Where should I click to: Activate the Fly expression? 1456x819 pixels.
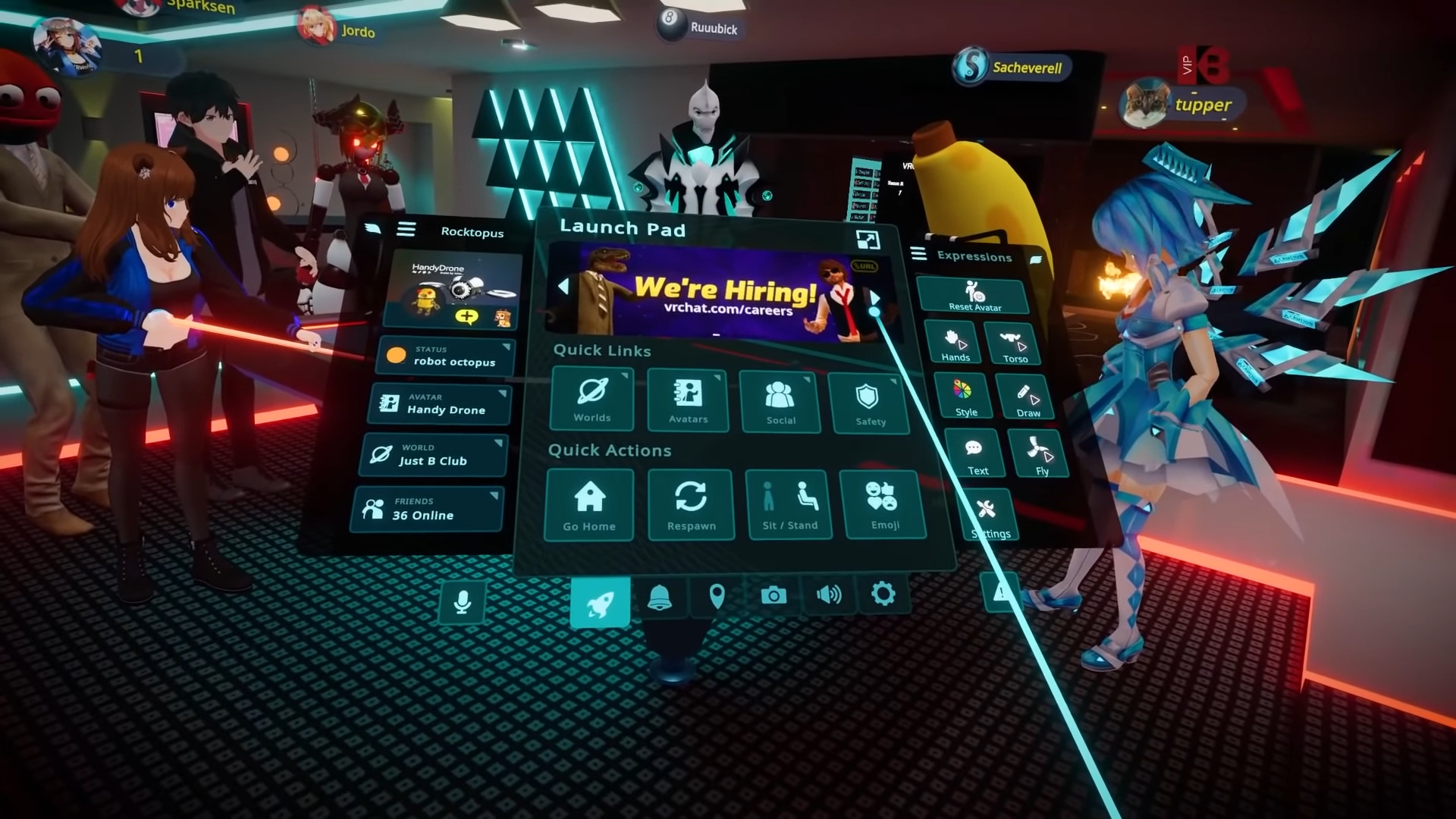point(1040,455)
